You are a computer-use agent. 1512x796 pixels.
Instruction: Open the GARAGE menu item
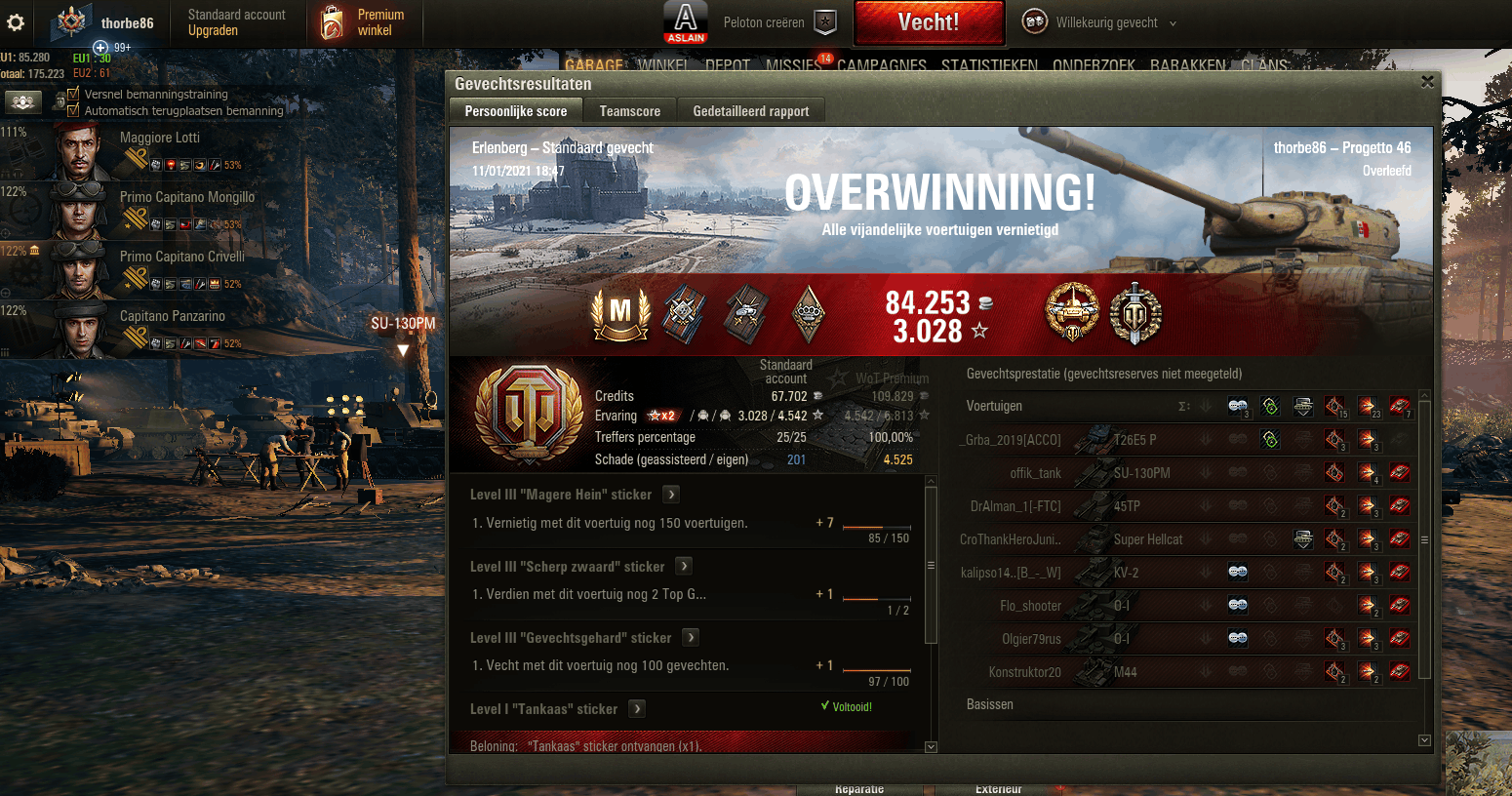pos(595,66)
